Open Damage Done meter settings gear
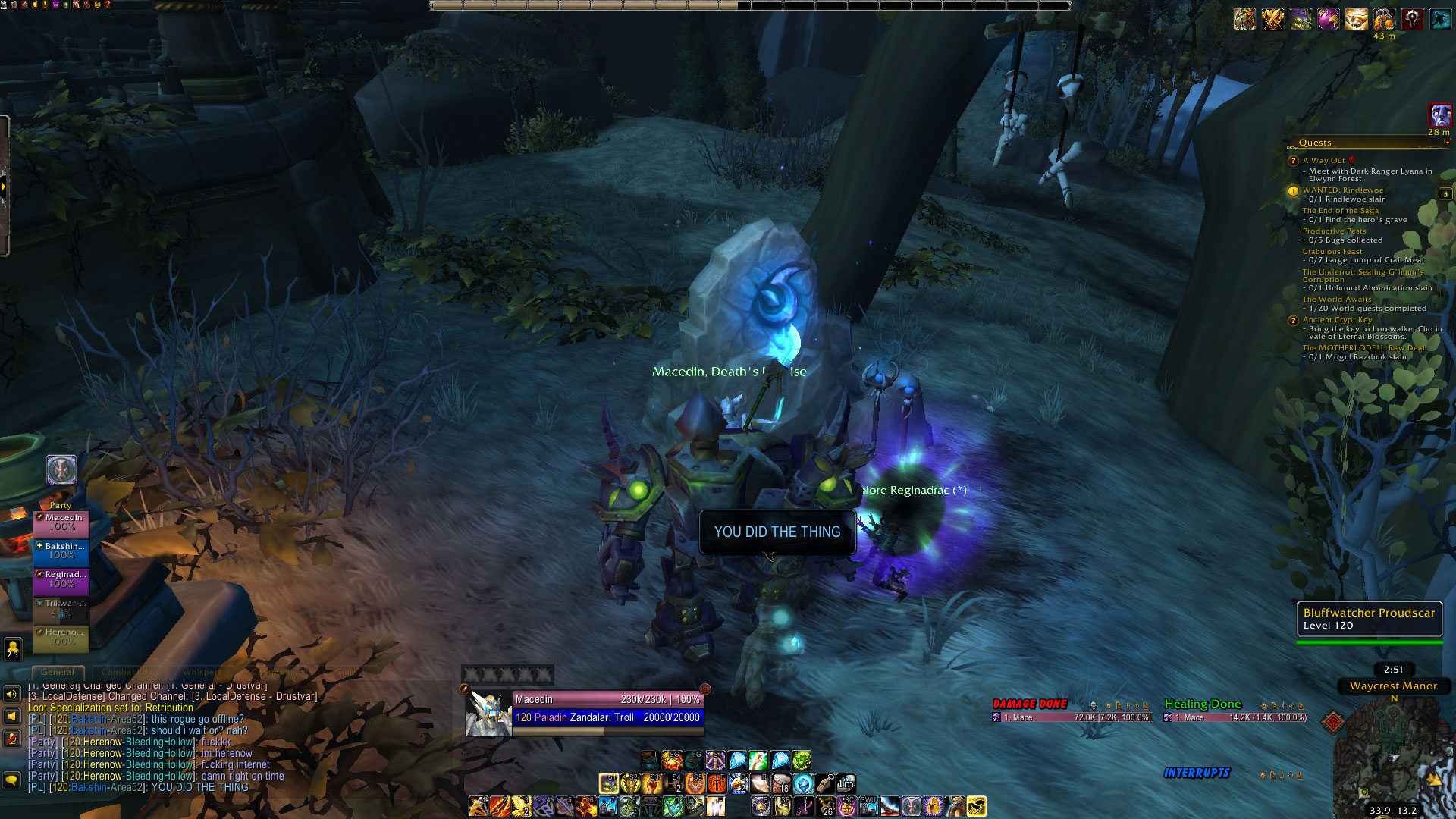1456x819 pixels. point(1093,705)
